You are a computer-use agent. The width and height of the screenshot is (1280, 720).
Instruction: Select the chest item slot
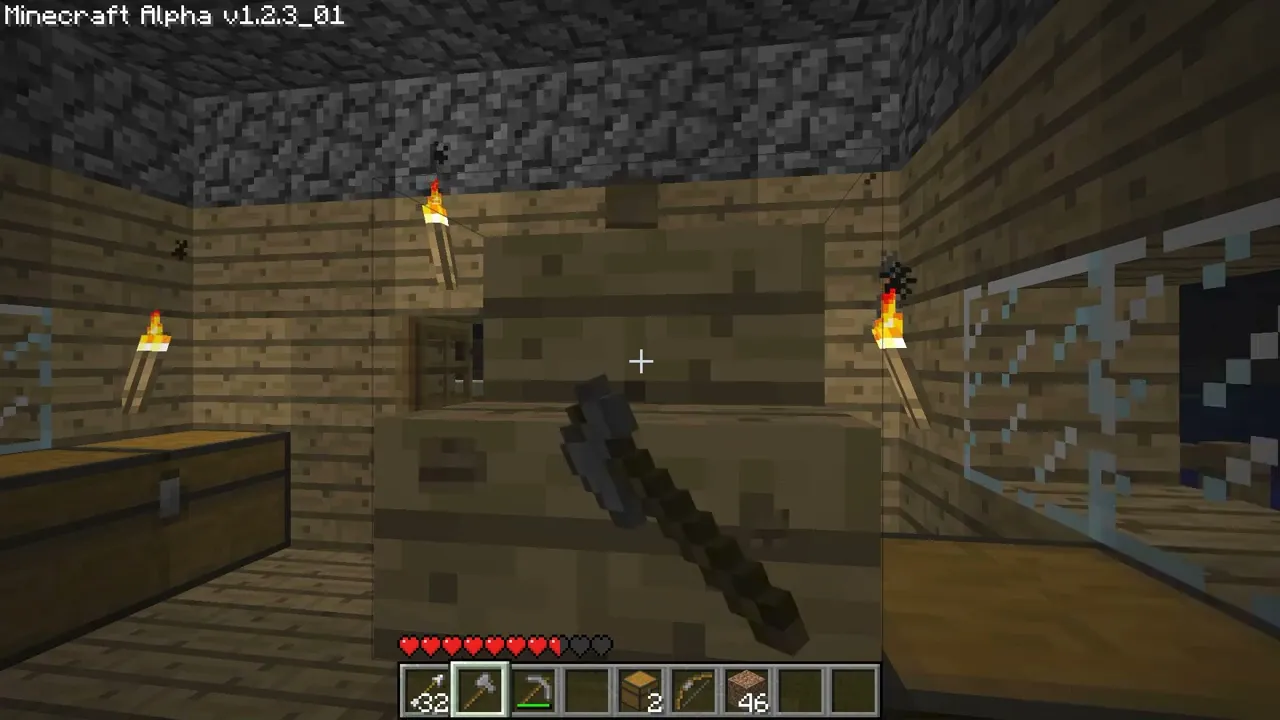click(640, 690)
